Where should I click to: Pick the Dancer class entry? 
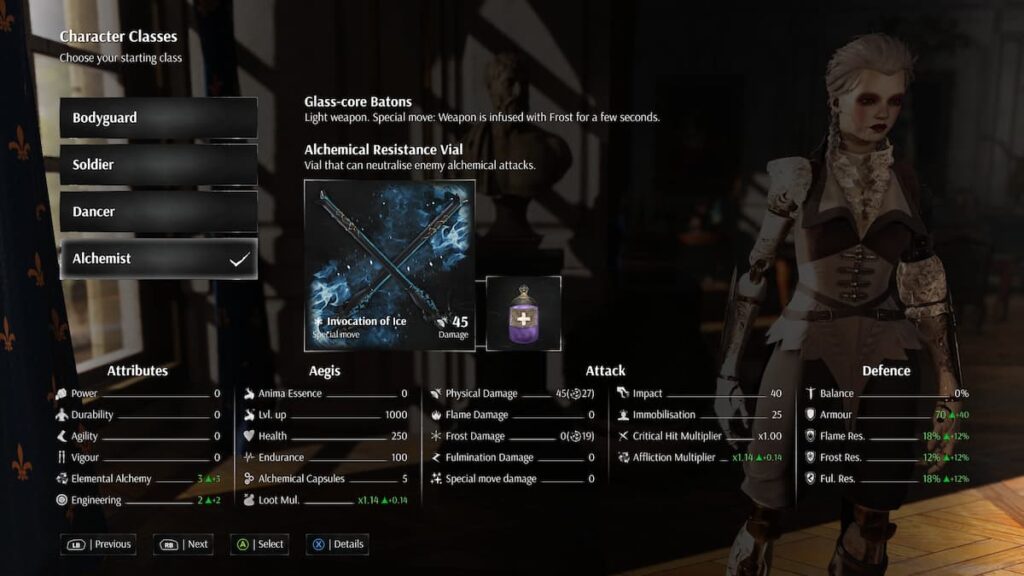(x=158, y=212)
